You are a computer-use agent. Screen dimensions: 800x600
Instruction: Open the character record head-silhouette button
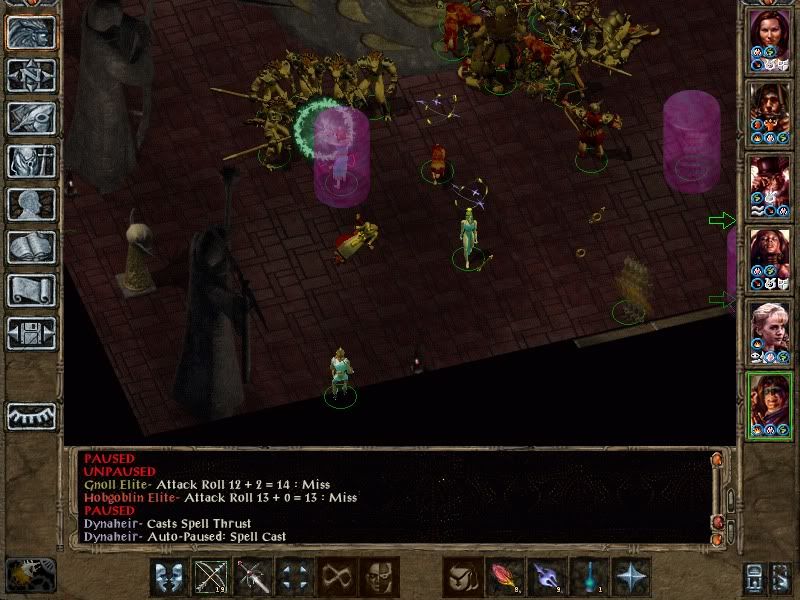[32, 204]
